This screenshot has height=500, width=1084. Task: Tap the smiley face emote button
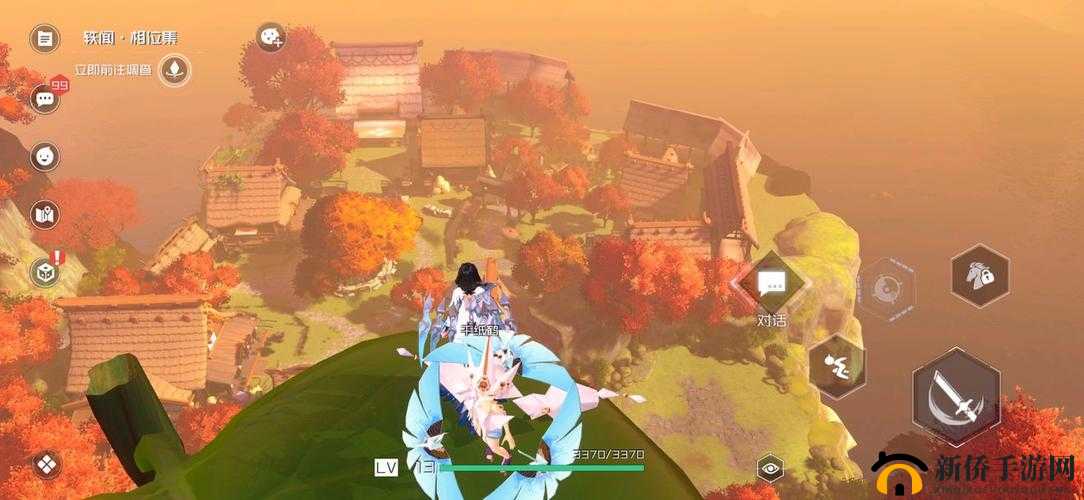click(x=44, y=156)
